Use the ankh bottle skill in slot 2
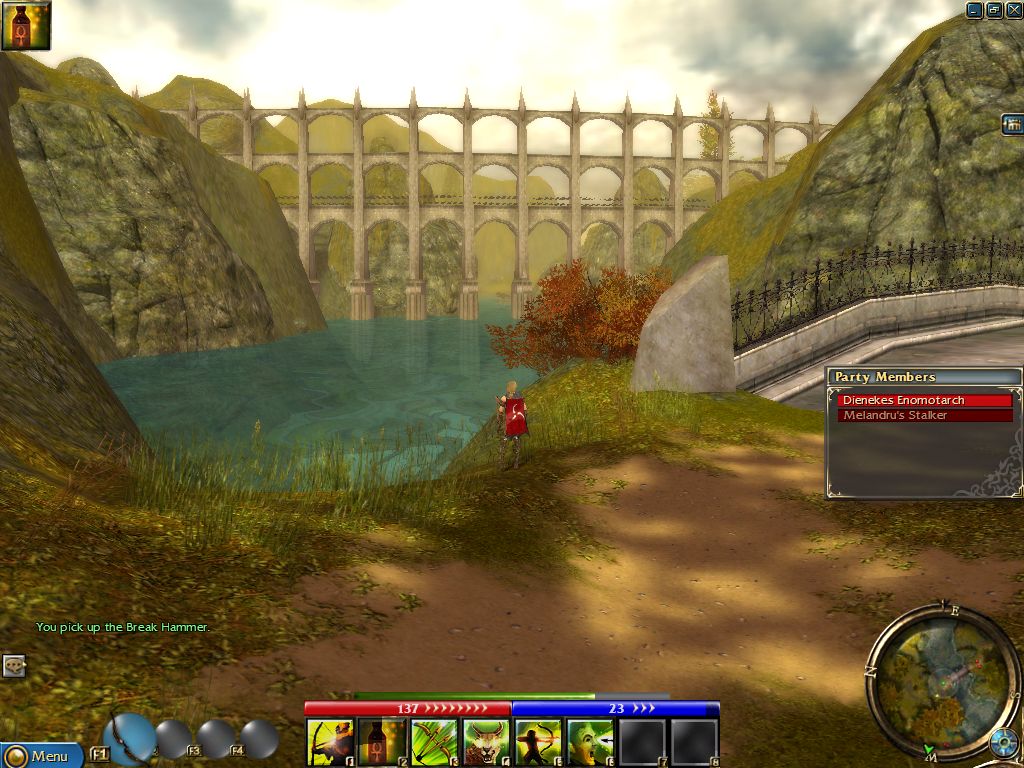This screenshot has height=768, width=1024. point(383,743)
